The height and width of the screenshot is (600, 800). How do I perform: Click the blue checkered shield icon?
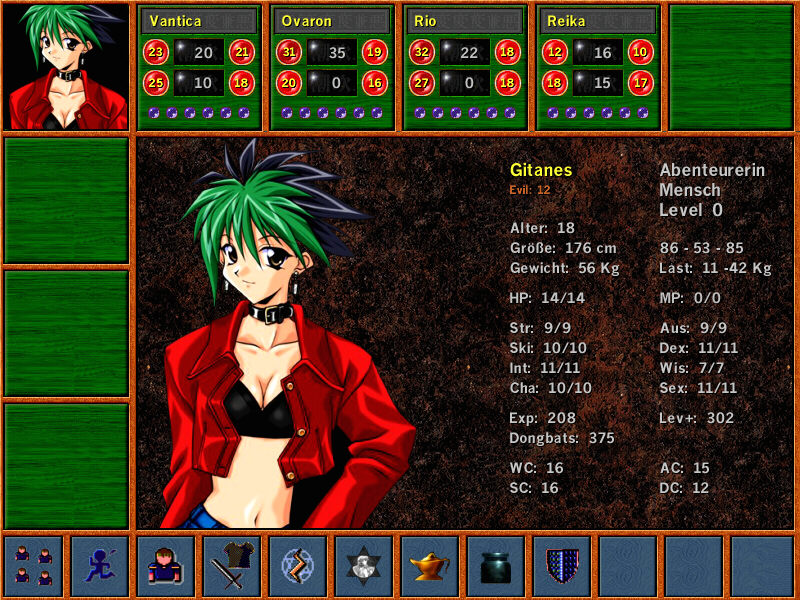pos(562,566)
